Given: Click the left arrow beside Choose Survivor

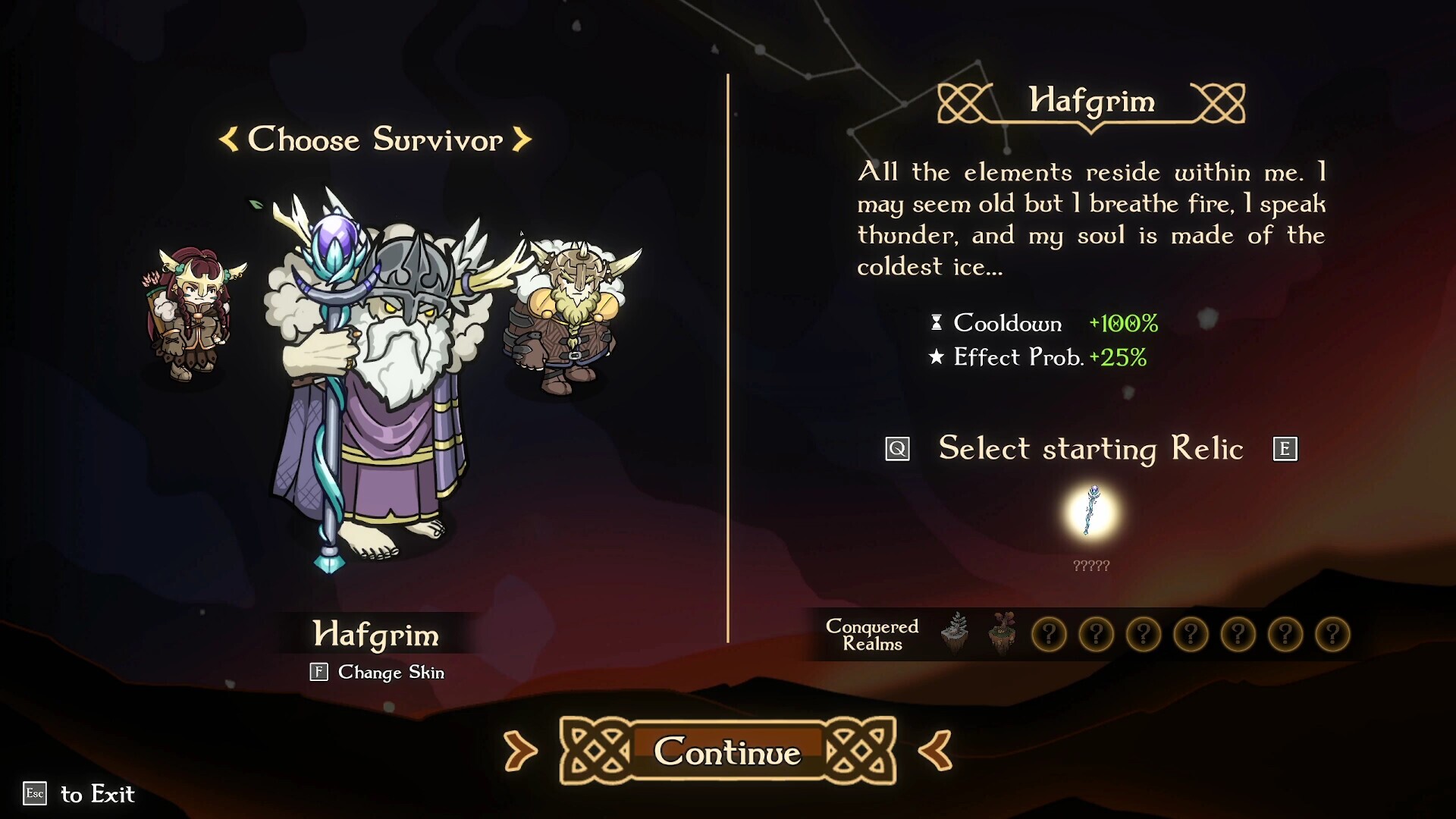Looking at the screenshot, I should (x=227, y=140).
